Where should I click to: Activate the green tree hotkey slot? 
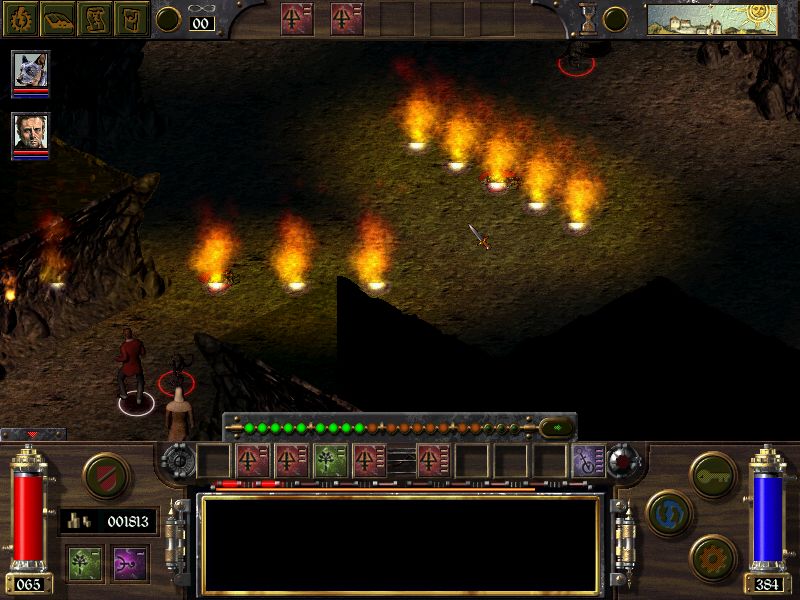pos(330,461)
